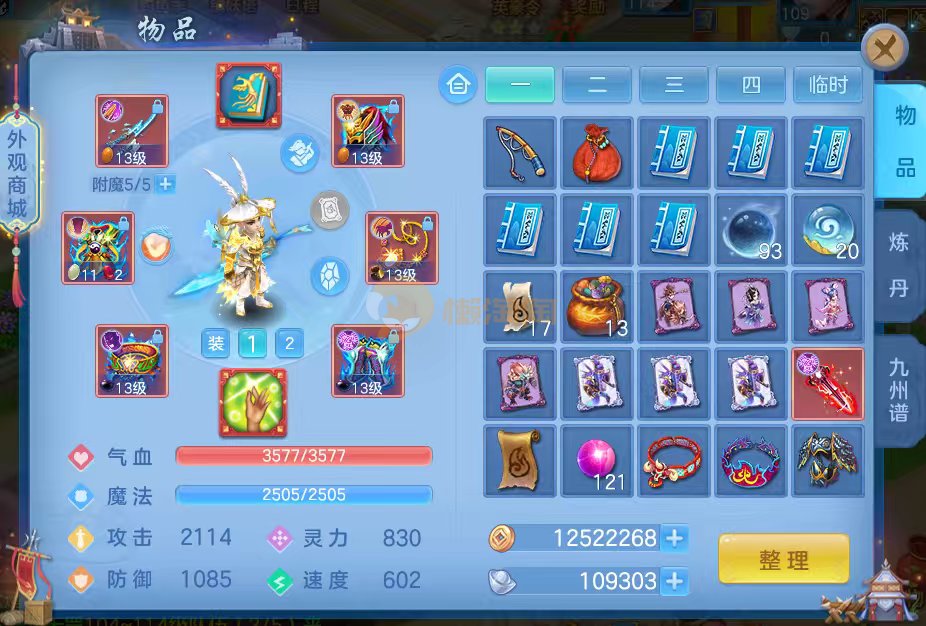This screenshot has height=626, width=926.
Task: Select the red sword item slot
Action: [827, 384]
